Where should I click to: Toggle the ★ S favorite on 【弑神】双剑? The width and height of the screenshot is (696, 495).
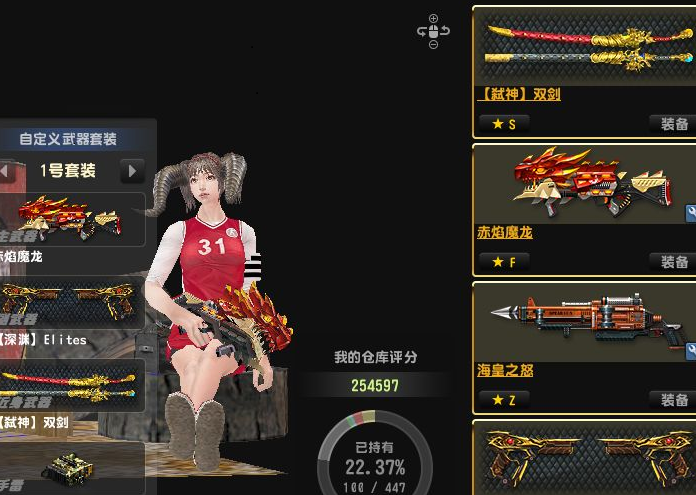tap(504, 124)
